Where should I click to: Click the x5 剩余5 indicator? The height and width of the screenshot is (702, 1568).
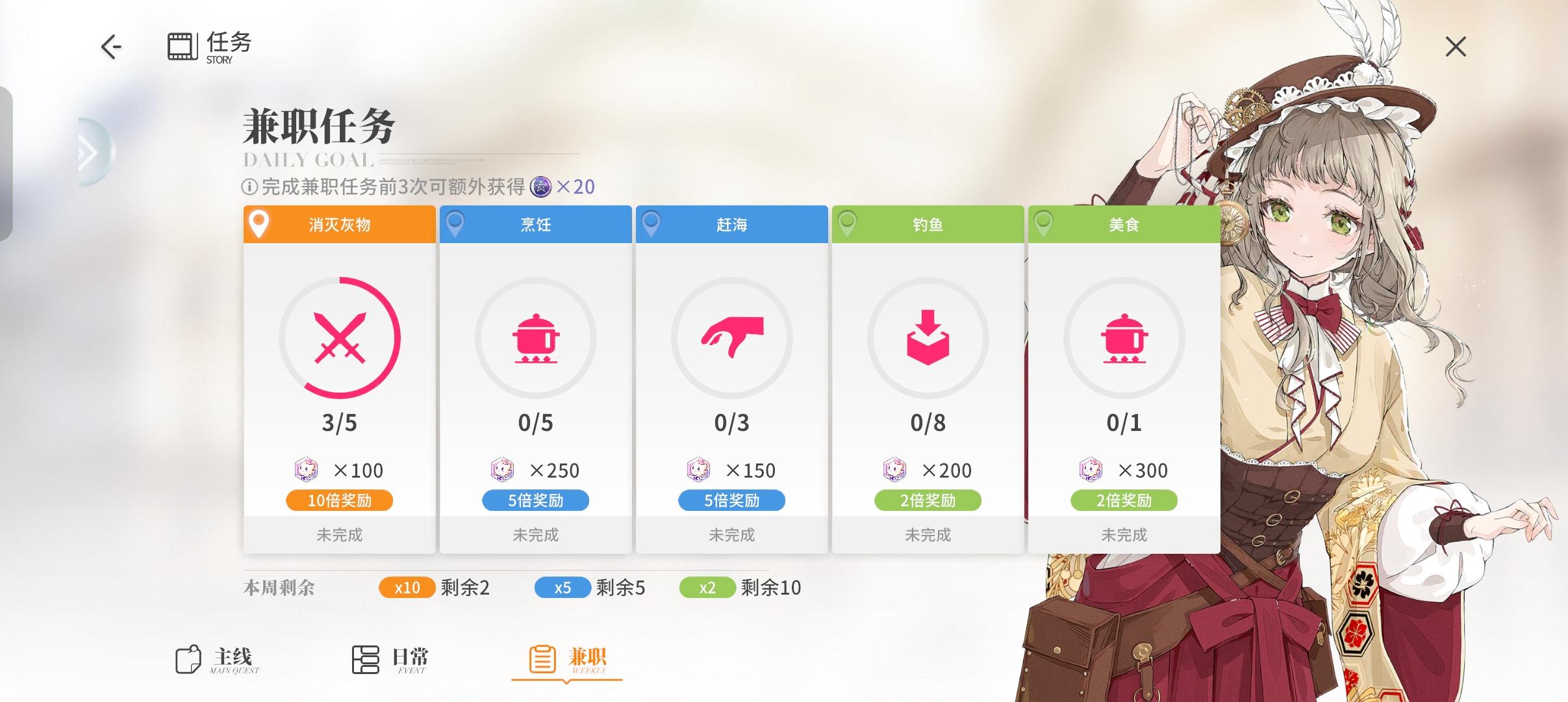(563, 587)
